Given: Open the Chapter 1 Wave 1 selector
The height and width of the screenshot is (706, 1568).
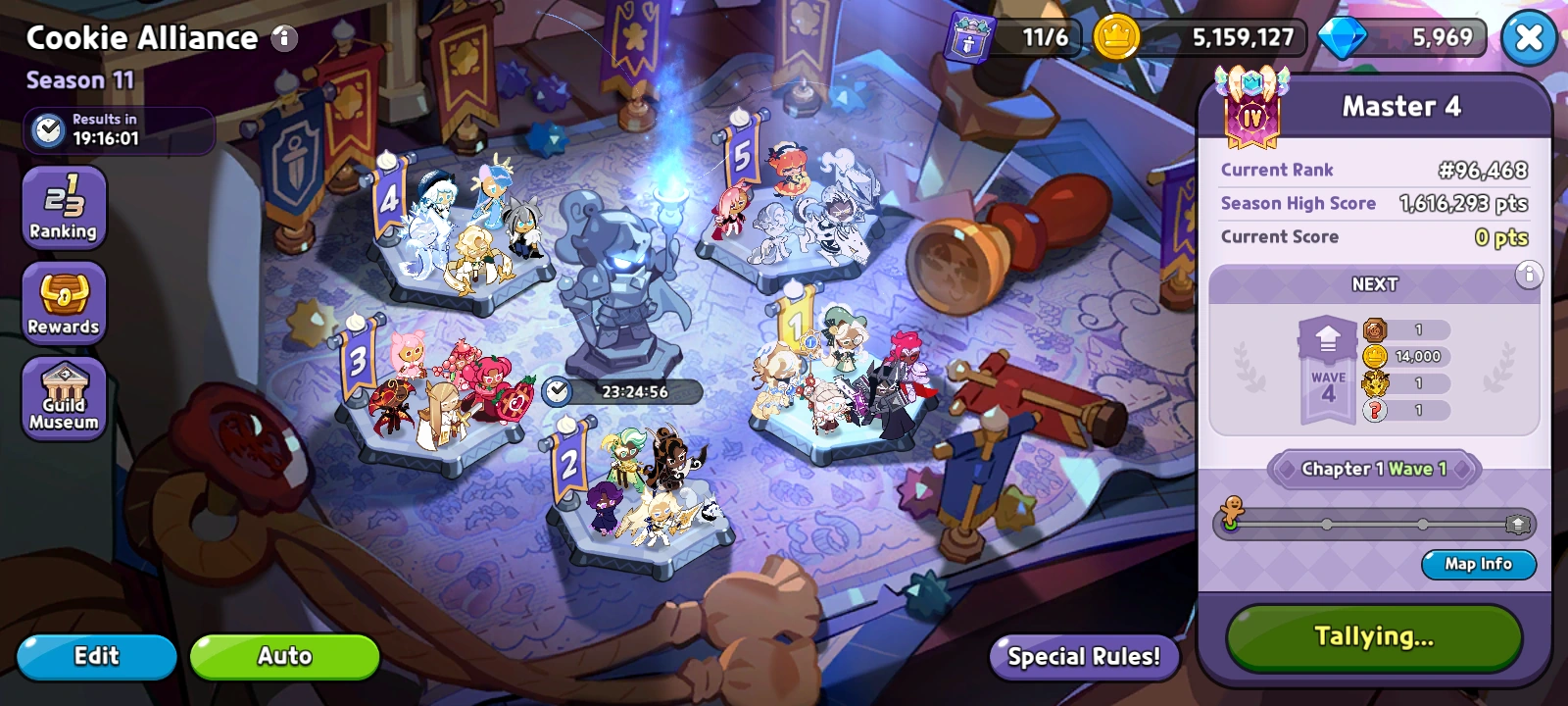Looking at the screenshot, I should click(1372, 469).
